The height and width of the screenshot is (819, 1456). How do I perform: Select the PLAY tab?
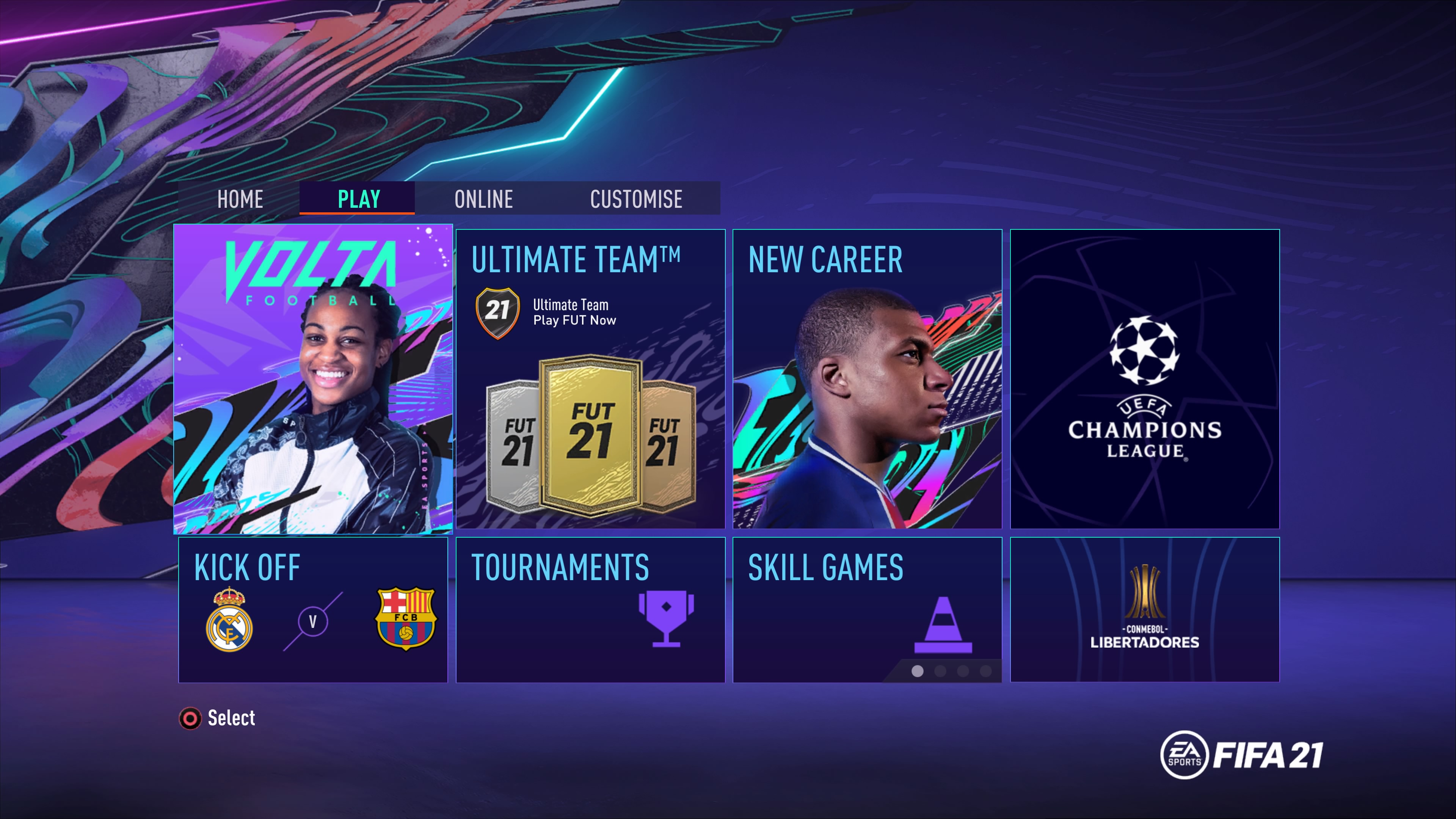pos(358,199)
